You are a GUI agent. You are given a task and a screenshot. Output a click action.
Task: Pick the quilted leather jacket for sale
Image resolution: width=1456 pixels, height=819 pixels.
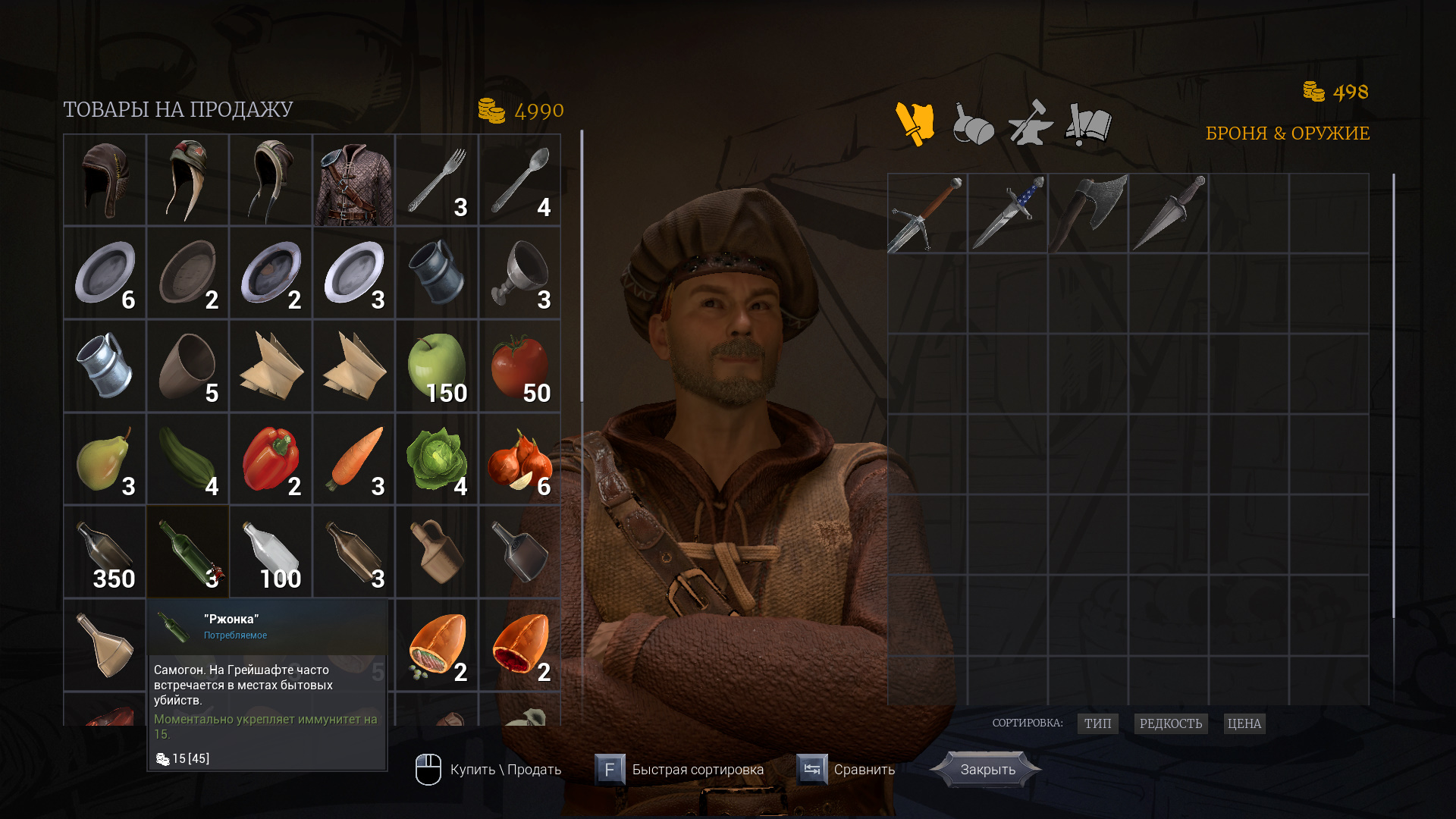click(x=353, y=180)
